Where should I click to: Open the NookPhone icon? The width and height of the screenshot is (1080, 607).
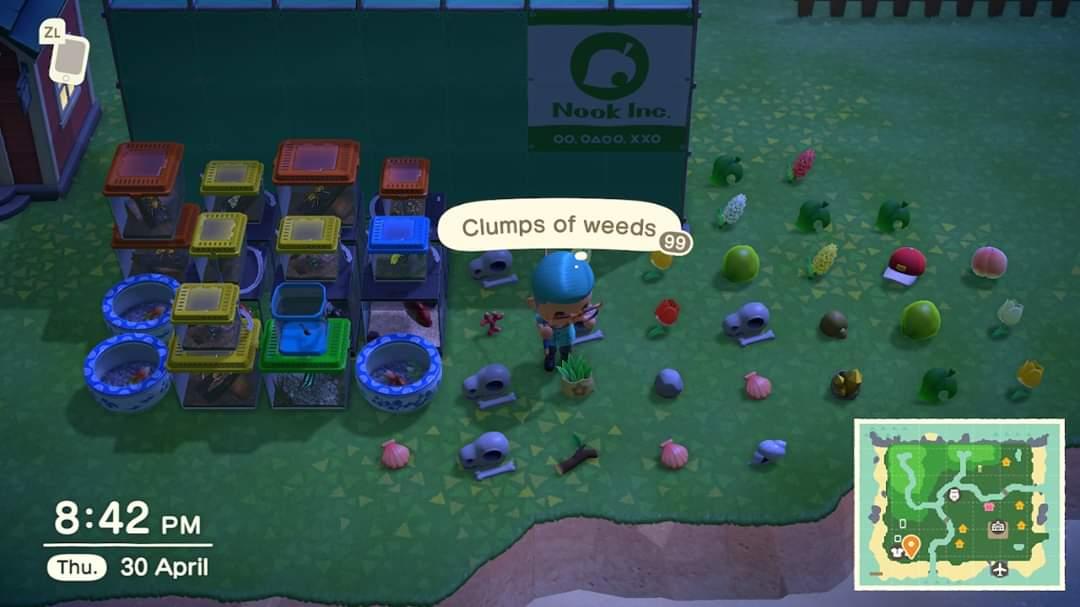tap(68, 60)
